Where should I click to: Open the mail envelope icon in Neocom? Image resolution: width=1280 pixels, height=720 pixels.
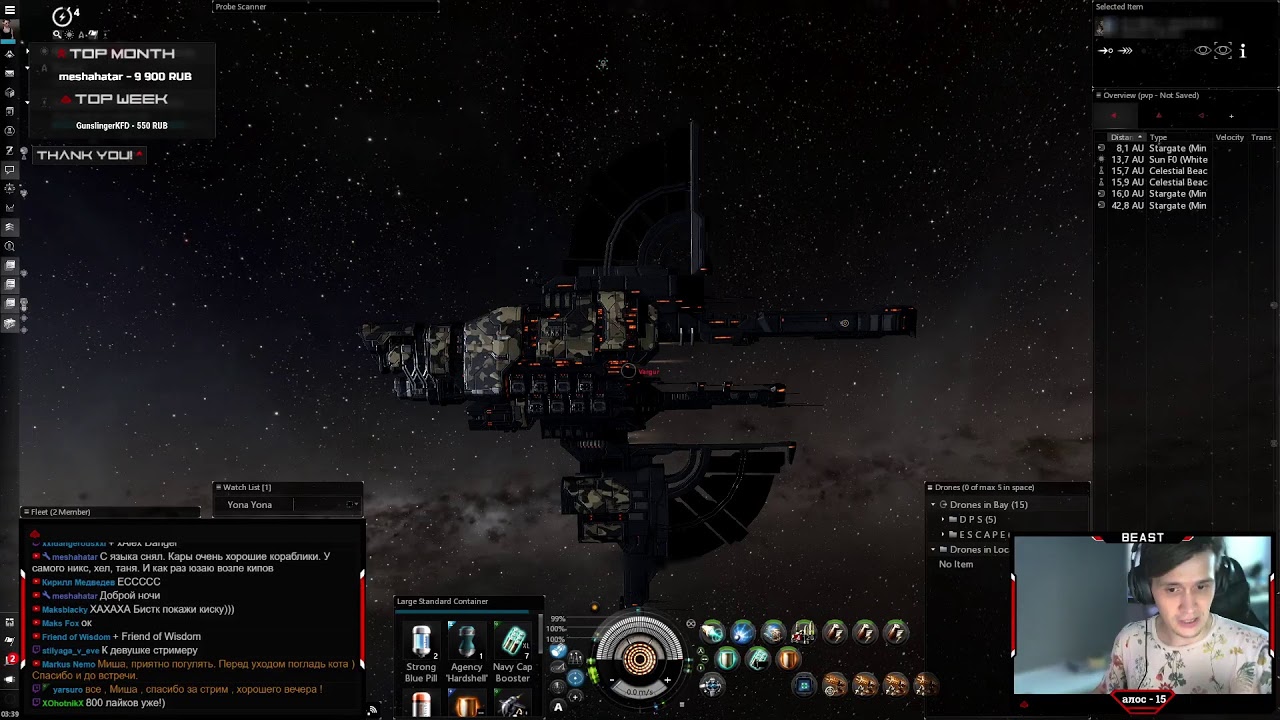coord(10,73)
